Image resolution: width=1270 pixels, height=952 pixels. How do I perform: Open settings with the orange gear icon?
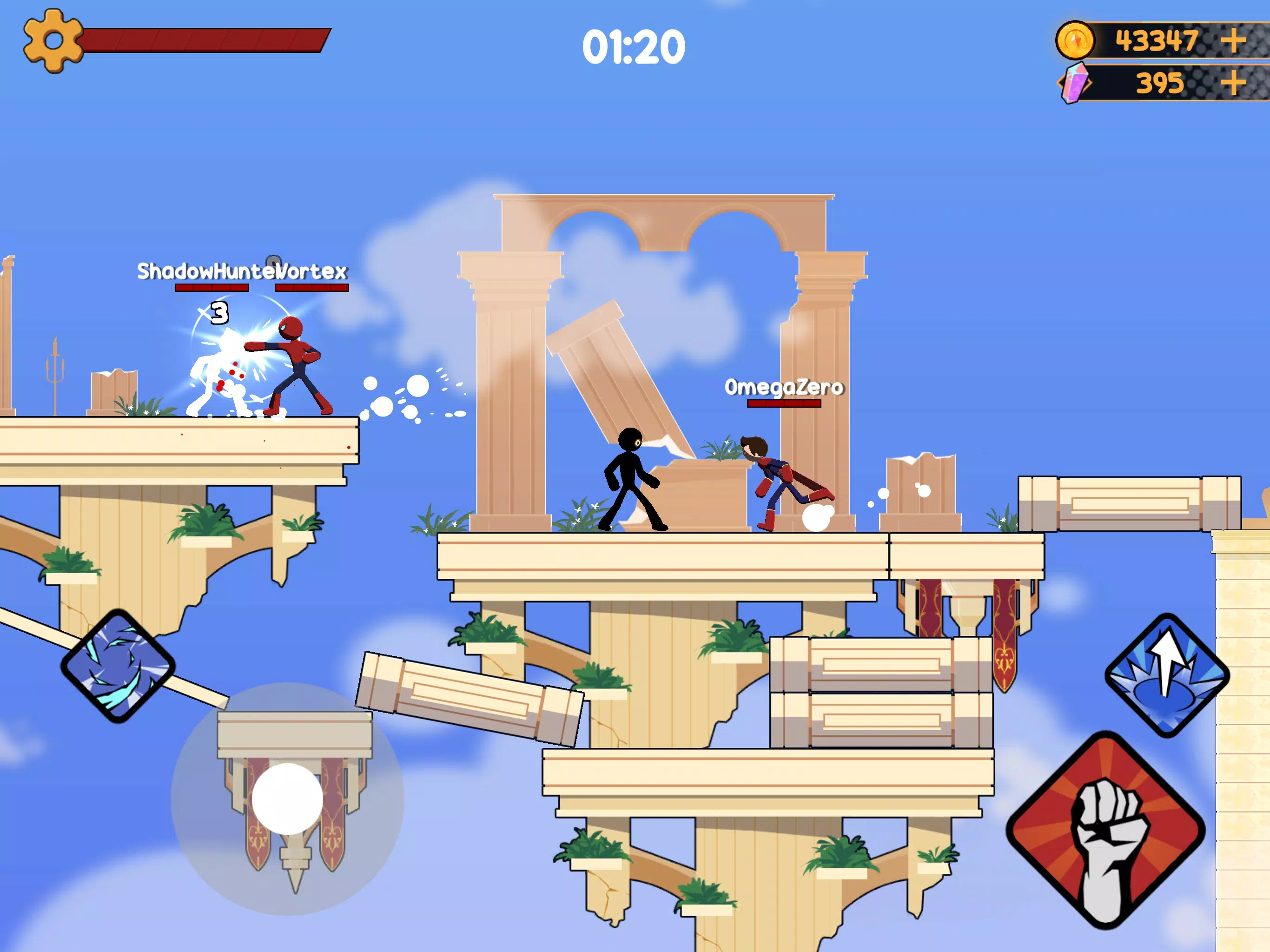53,41
